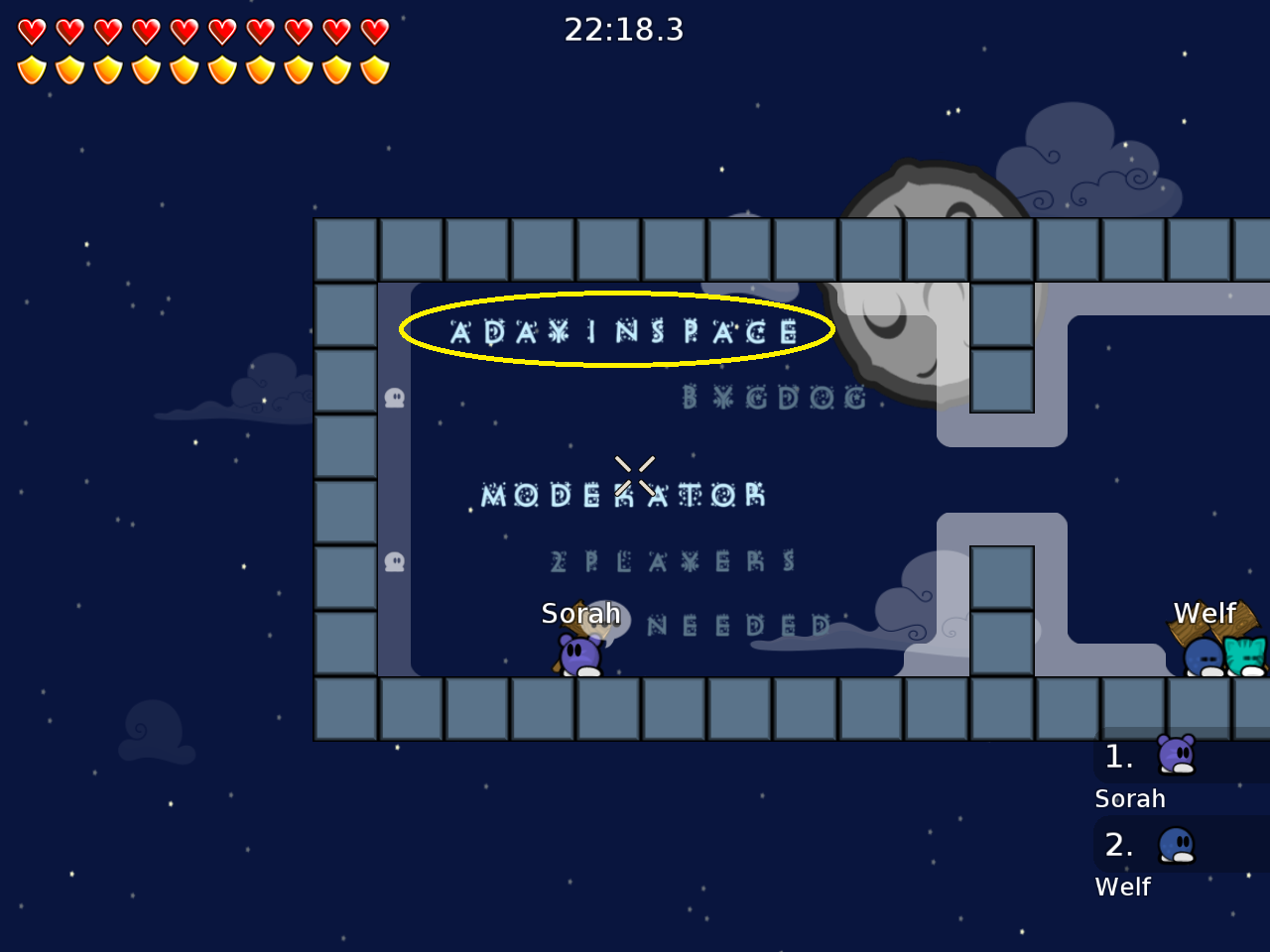The image size is (1270, 952).
Task: Click the first yellow shield in the armor row
Action: coord(33,69)
